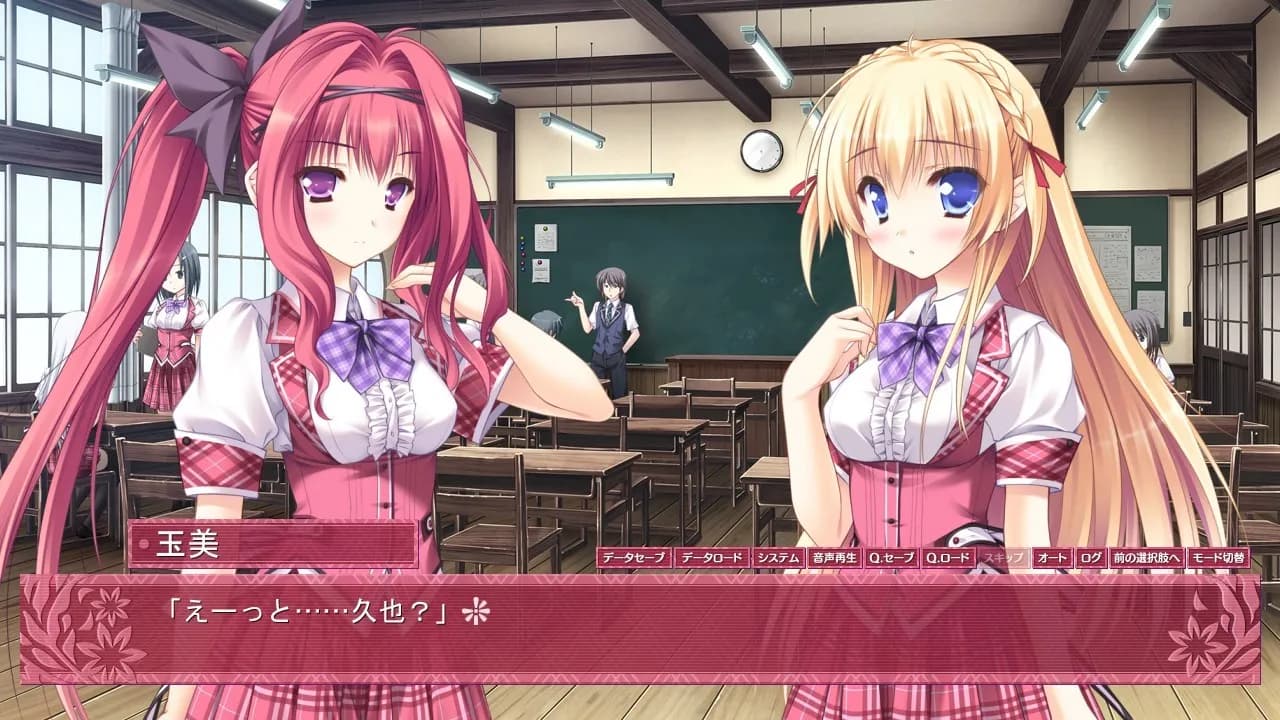Click the wall clock in the classroom background
1280x720 pixels.
759,148
